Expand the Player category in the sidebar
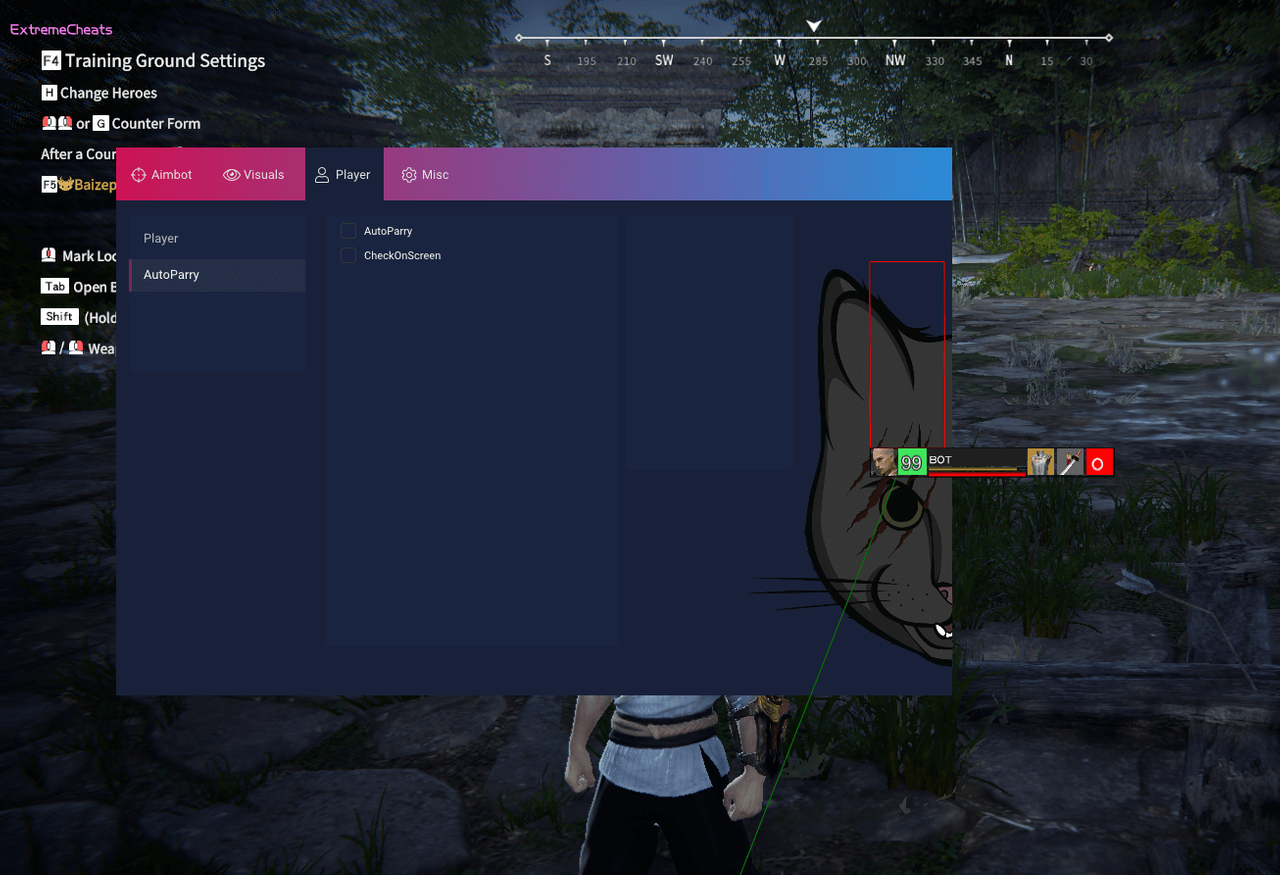The image size is (1280, 875). tap(160, 238)
